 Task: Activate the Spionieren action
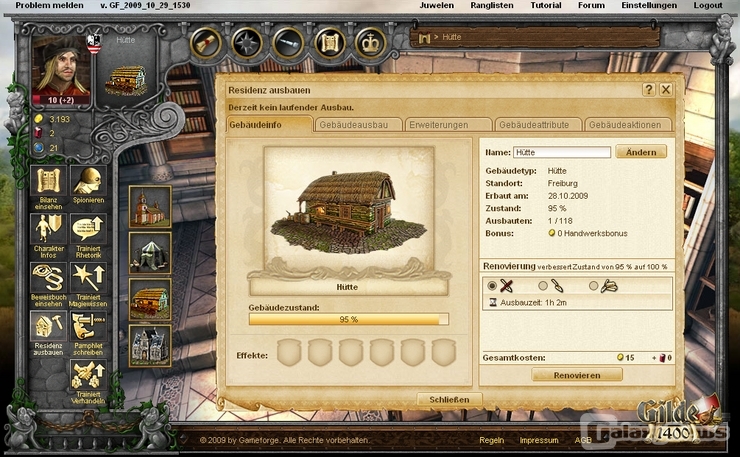pos(88,185)
